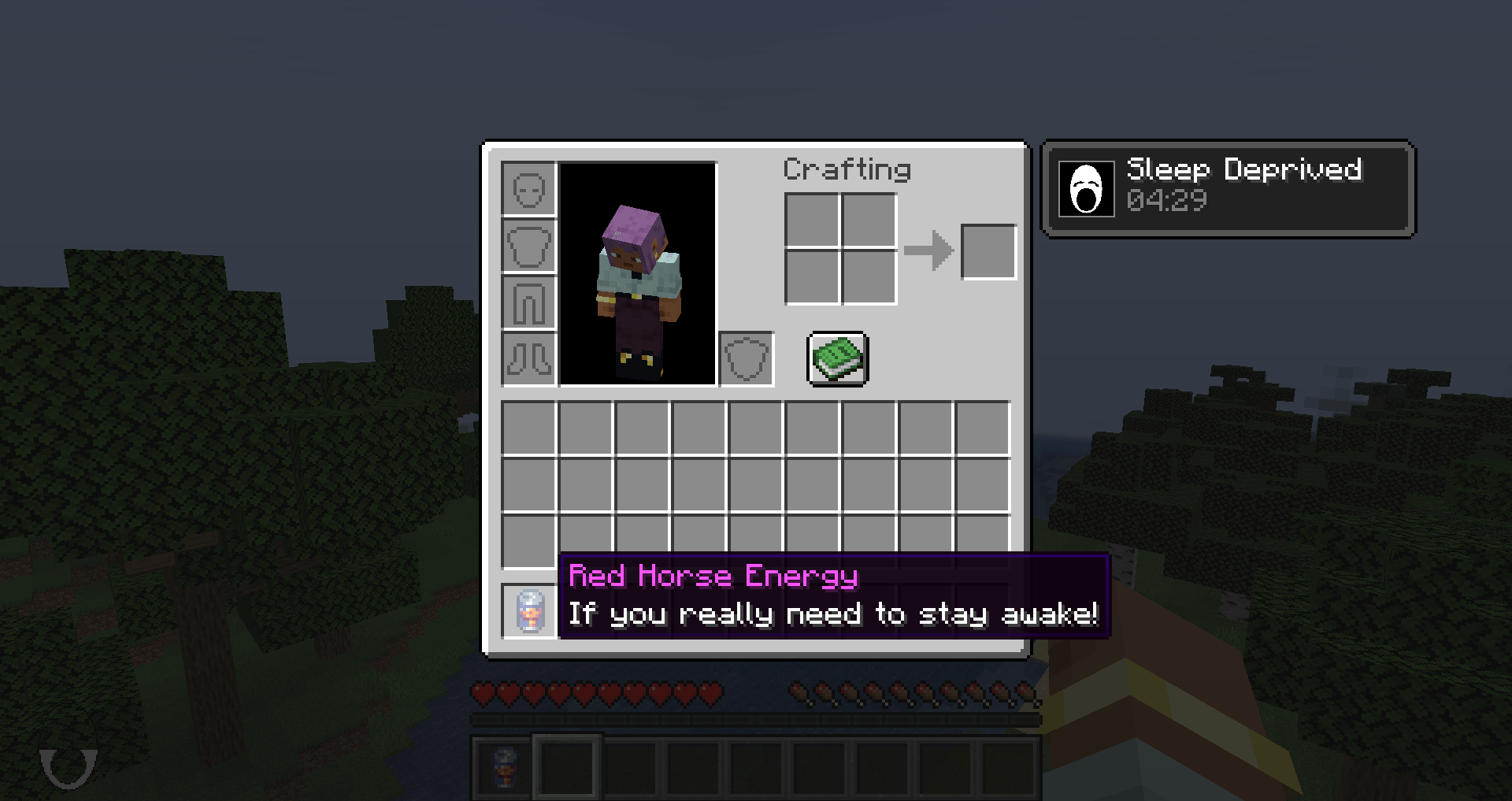Click the Crafting label
Screen dimensions: 1512x801
[847, 169]
